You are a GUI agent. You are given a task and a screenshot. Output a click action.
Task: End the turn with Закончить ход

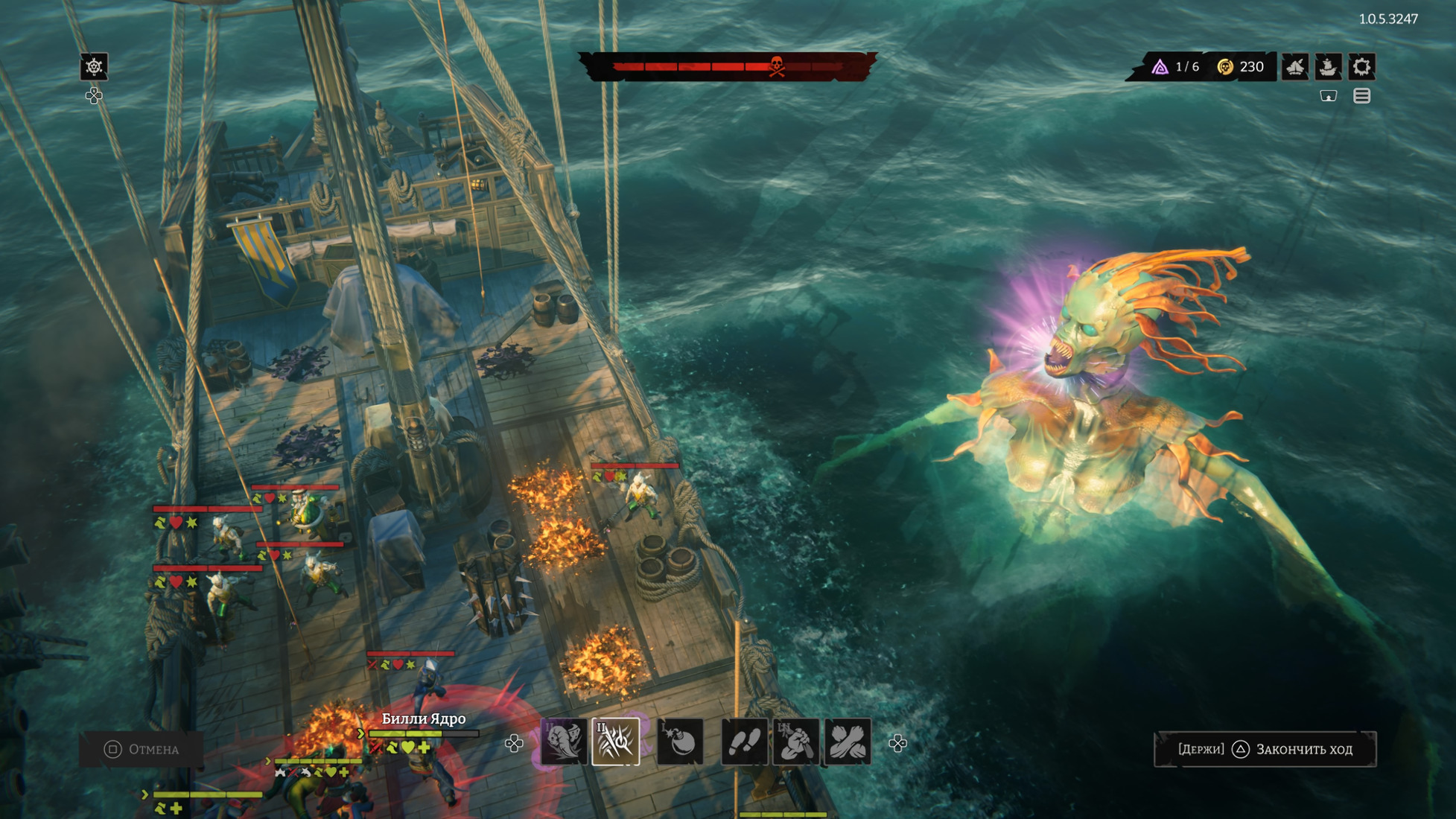point(1265,749)
